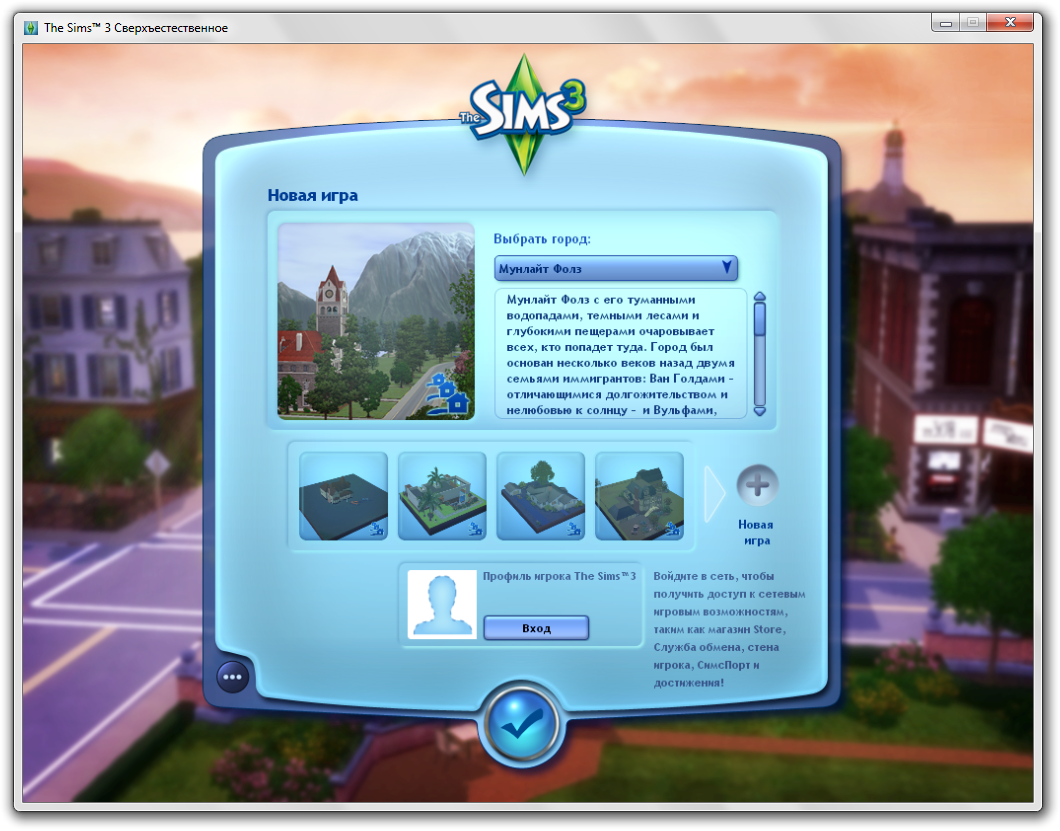Click the description scrollbar's down arrow
1060x831 pixels.
point(759,410)
